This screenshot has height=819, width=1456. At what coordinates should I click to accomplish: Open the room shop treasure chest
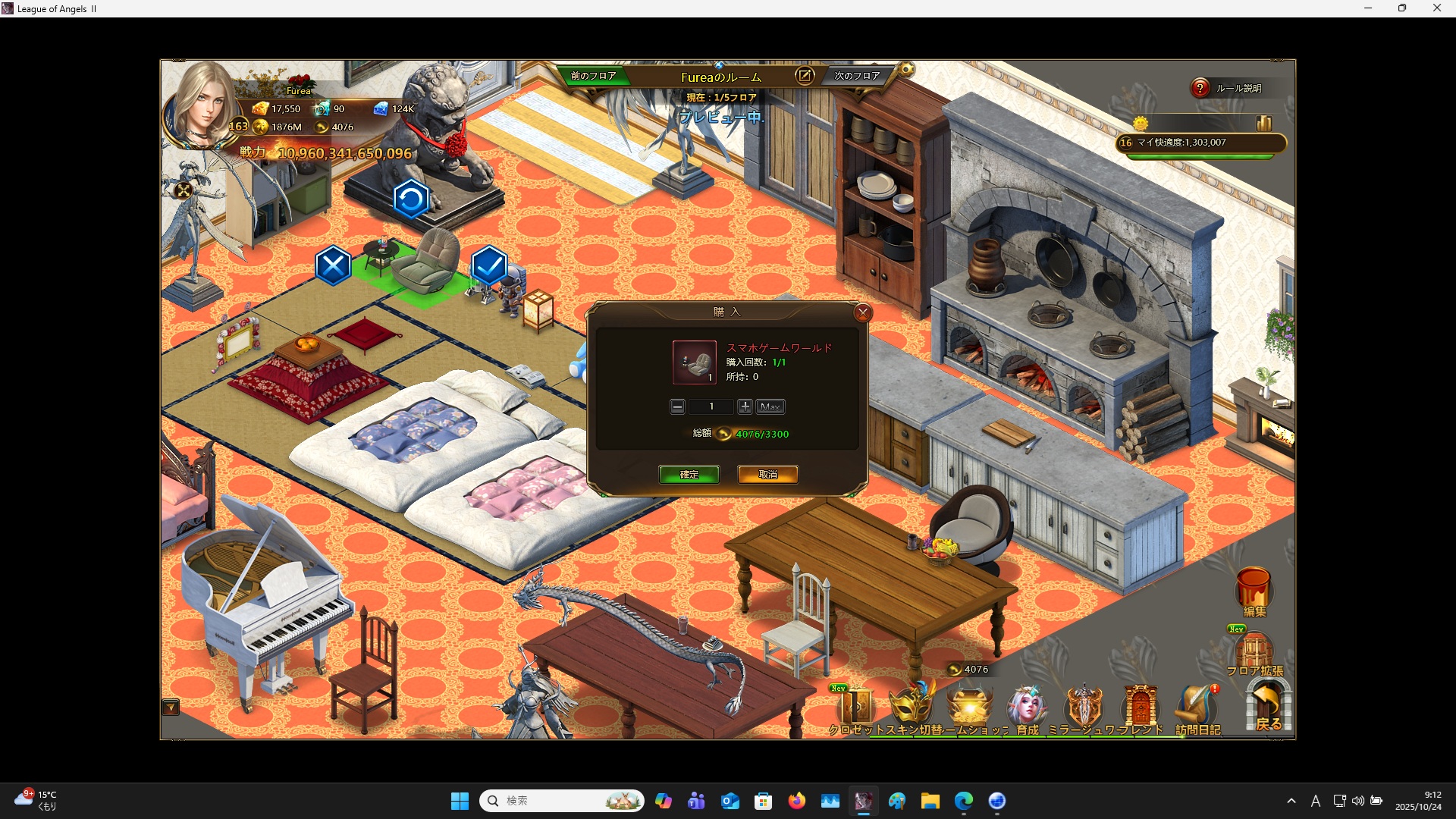tap(970, 707)
